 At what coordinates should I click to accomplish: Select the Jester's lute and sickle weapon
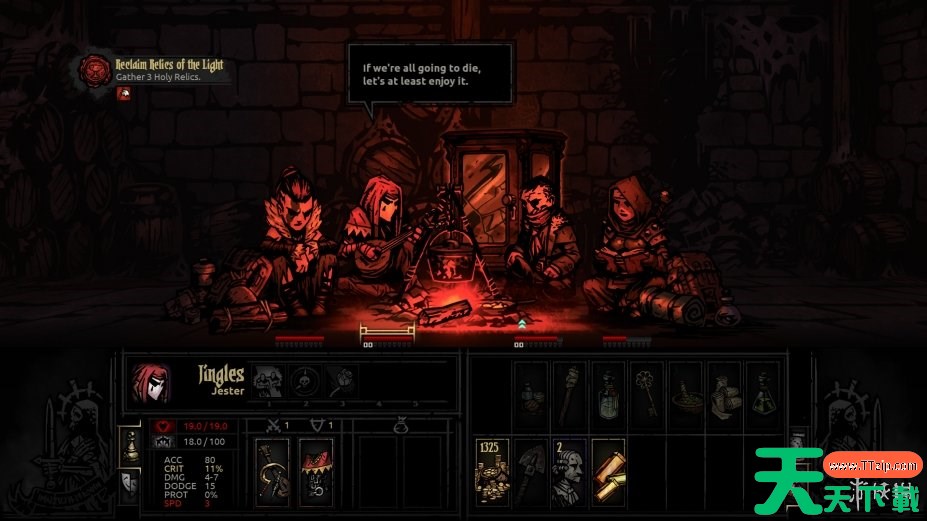click(x=273, y=470)
